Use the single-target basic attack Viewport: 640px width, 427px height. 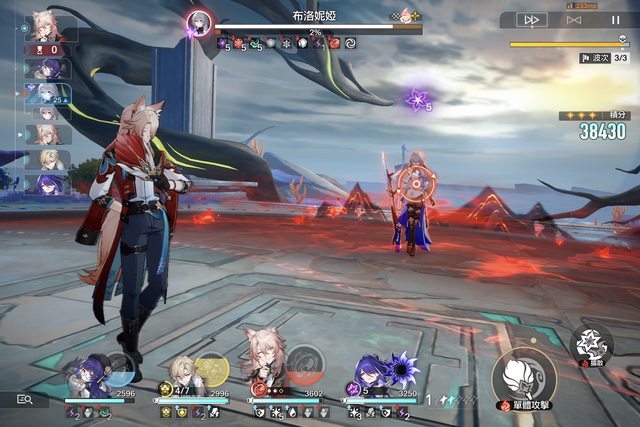coord(523,377)
